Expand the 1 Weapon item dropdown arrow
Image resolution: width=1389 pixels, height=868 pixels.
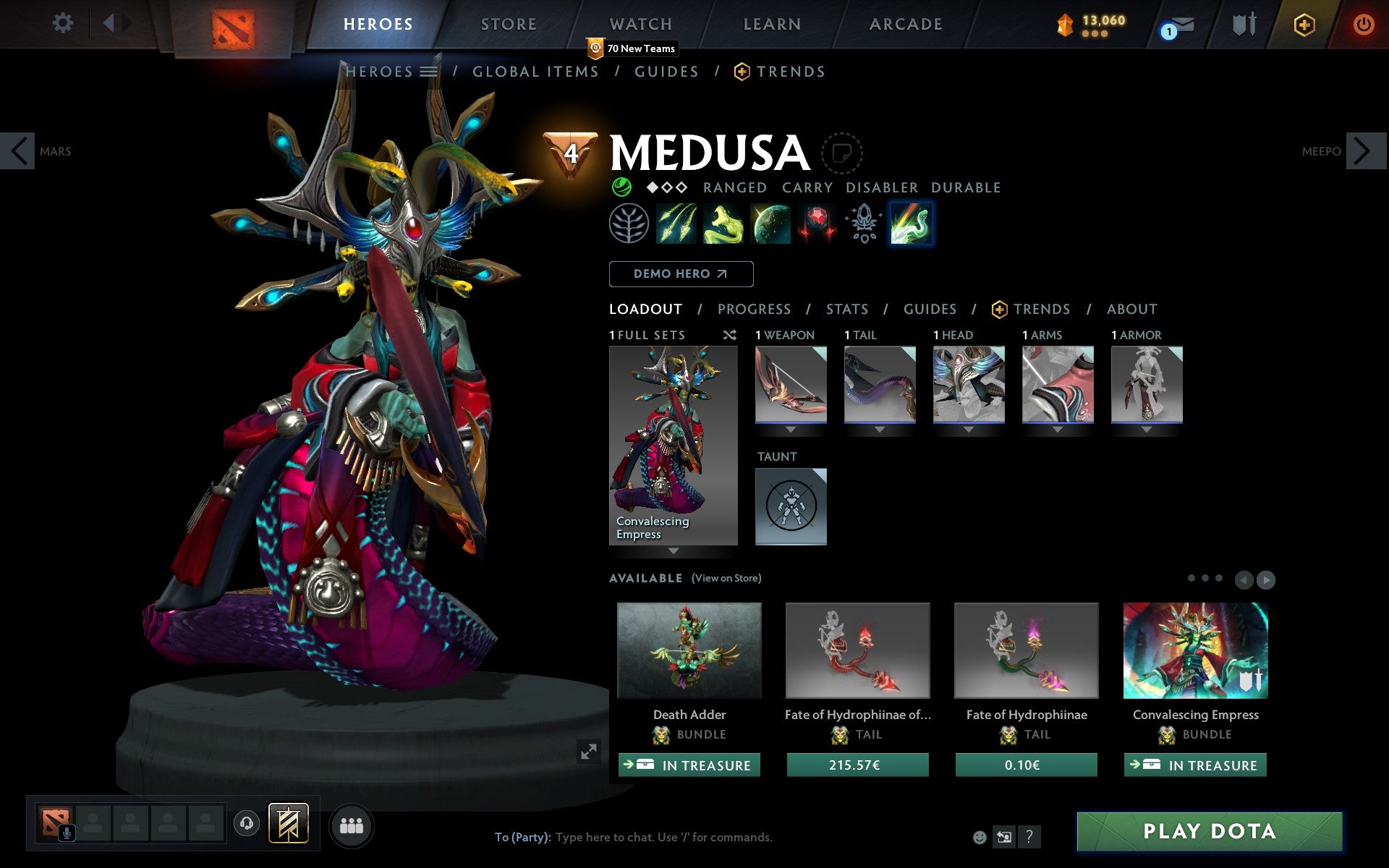coord(790,428)
